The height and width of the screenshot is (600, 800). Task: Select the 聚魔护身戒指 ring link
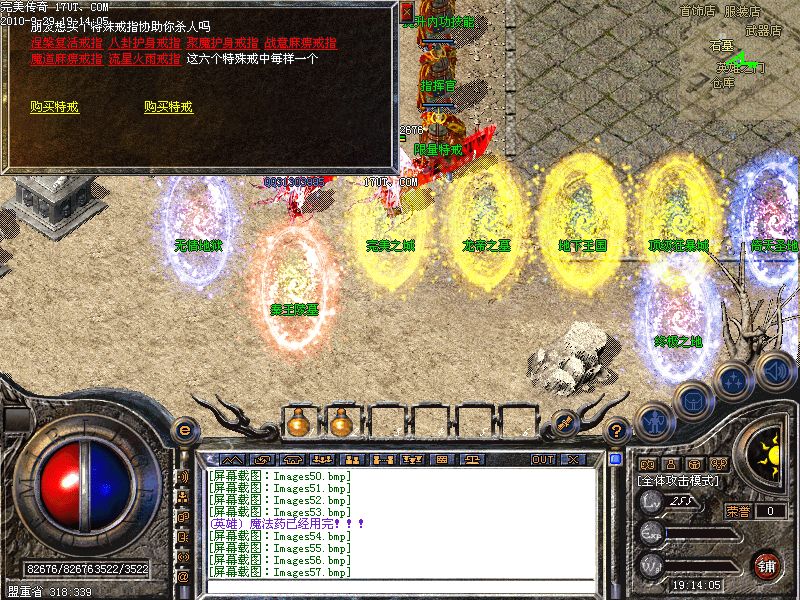point(222,43)
